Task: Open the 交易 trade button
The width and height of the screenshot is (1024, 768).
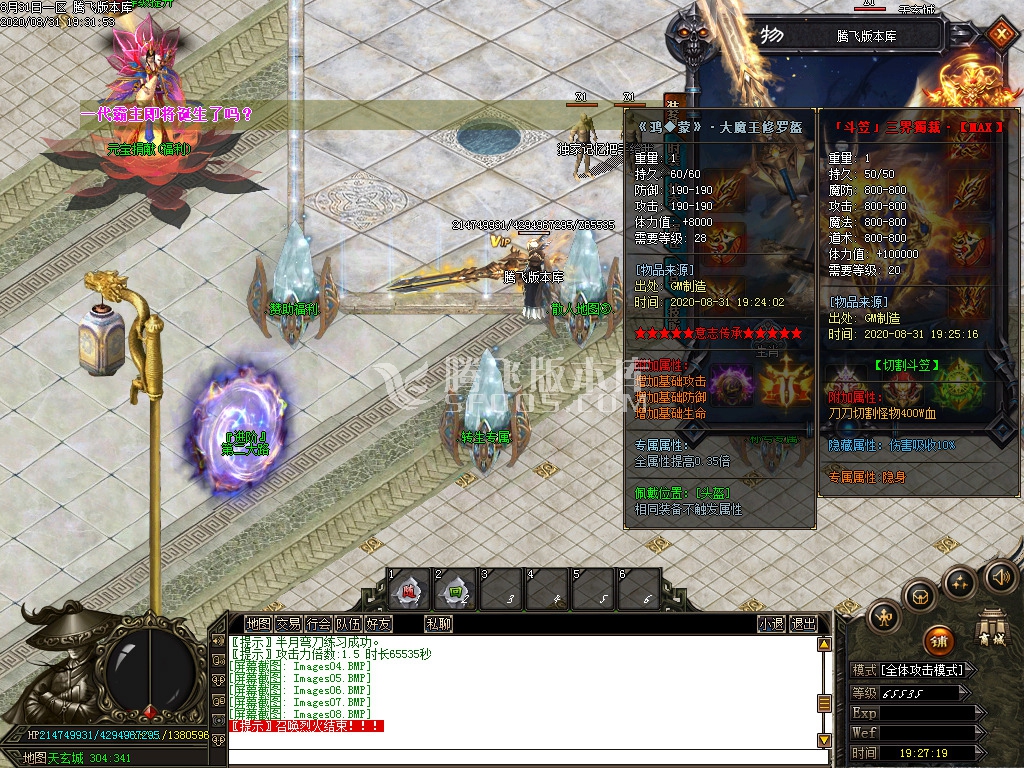Action: [289, 624]
